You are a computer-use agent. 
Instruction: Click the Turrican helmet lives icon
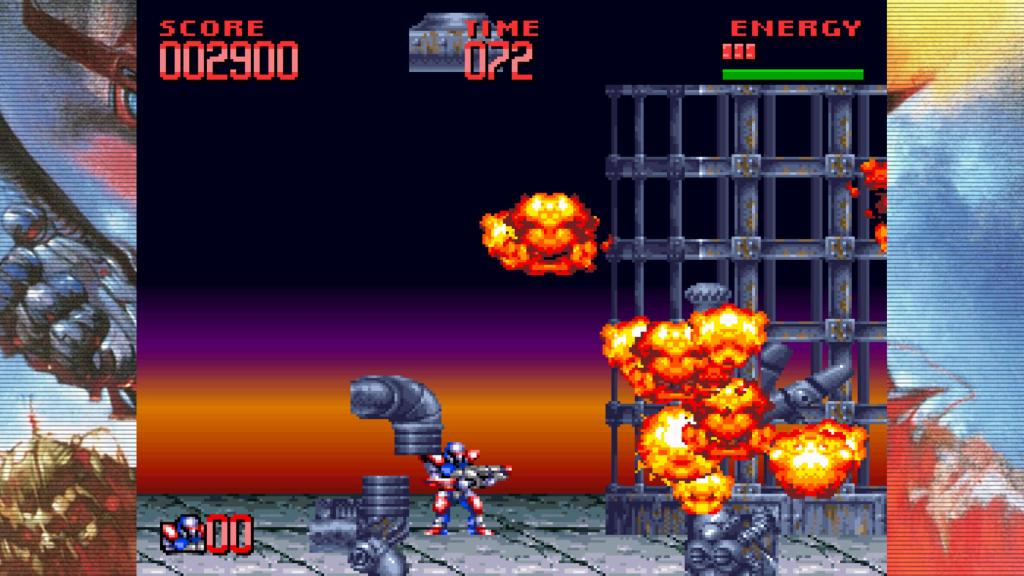pyautogui.click(x=183, y=535)
